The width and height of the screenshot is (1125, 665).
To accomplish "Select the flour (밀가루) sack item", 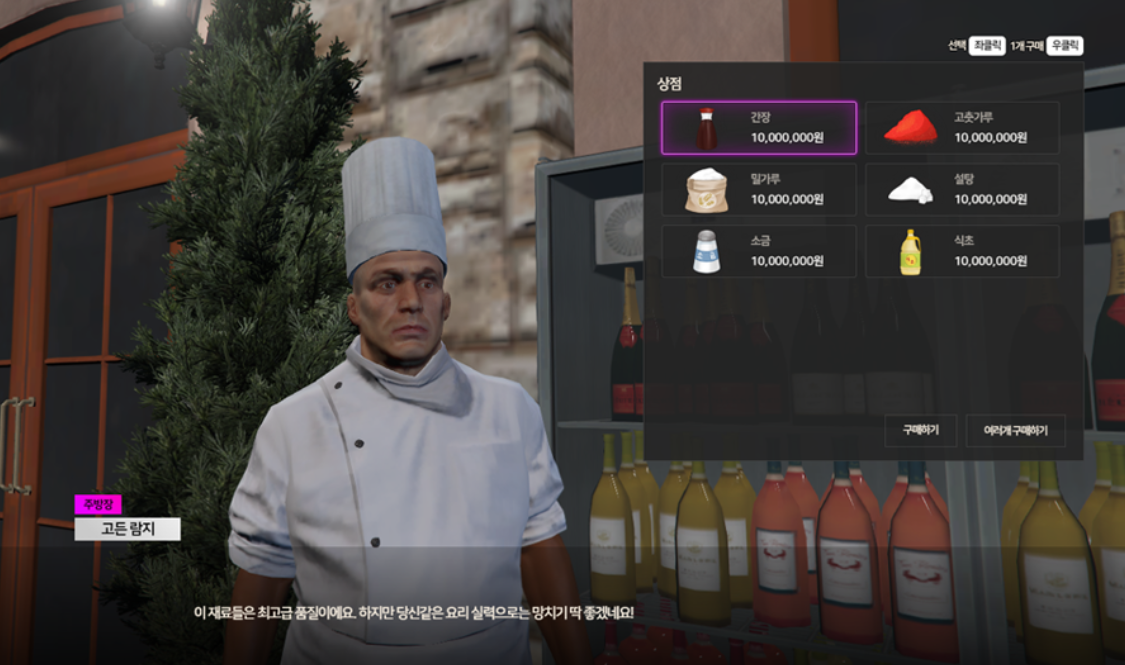I will pos(758,190).
